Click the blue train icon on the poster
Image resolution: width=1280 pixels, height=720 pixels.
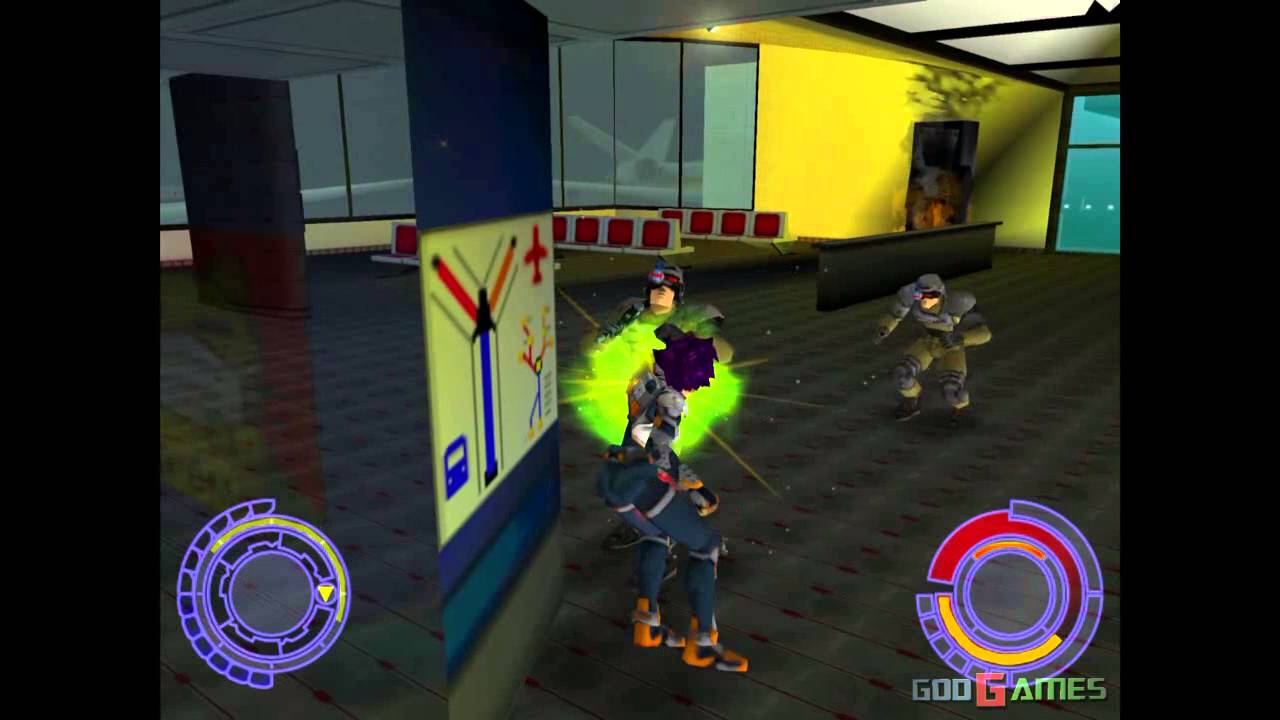coord(458,462)
